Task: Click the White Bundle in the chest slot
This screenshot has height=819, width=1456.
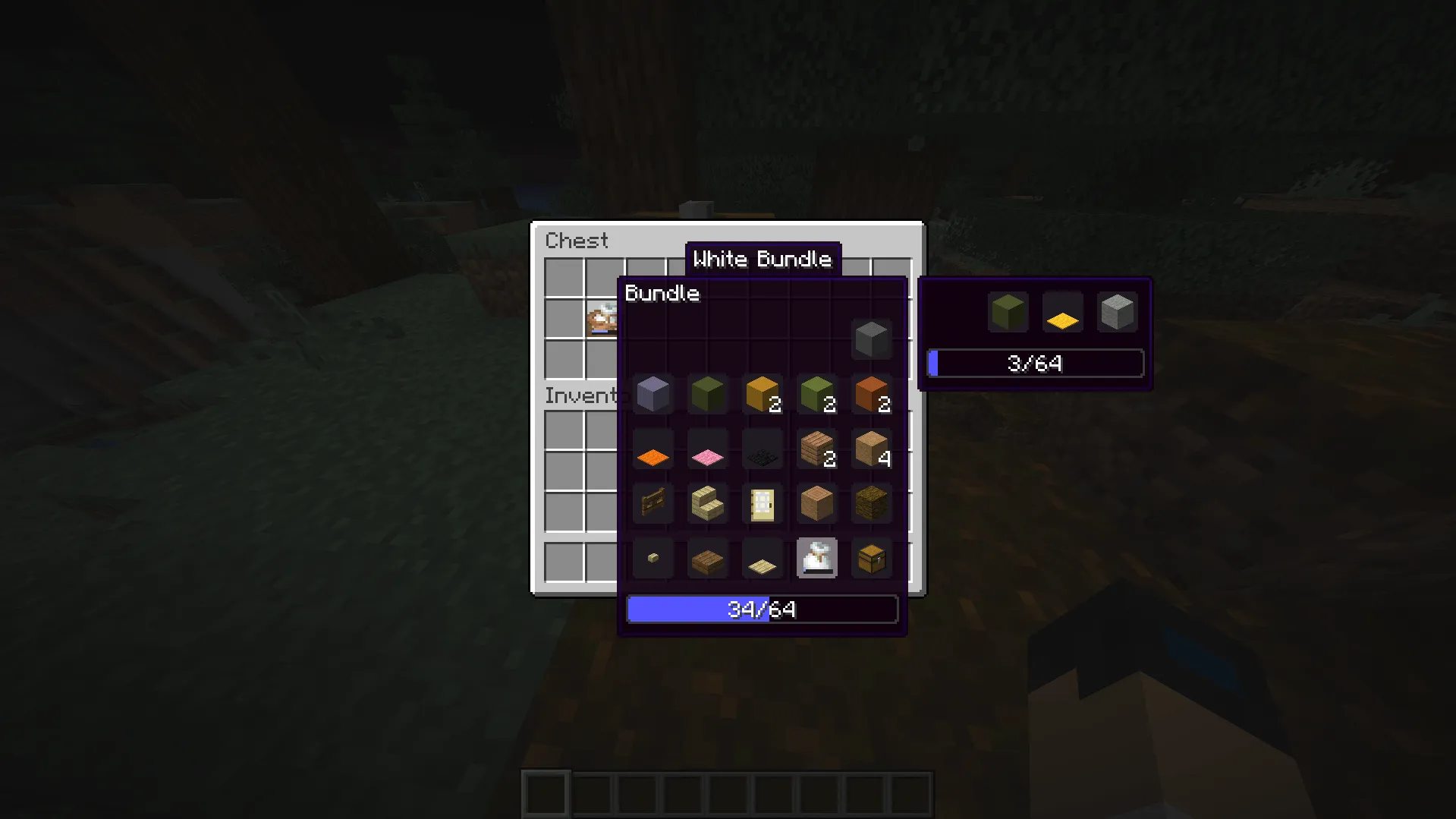Action: tap(603, 319)
